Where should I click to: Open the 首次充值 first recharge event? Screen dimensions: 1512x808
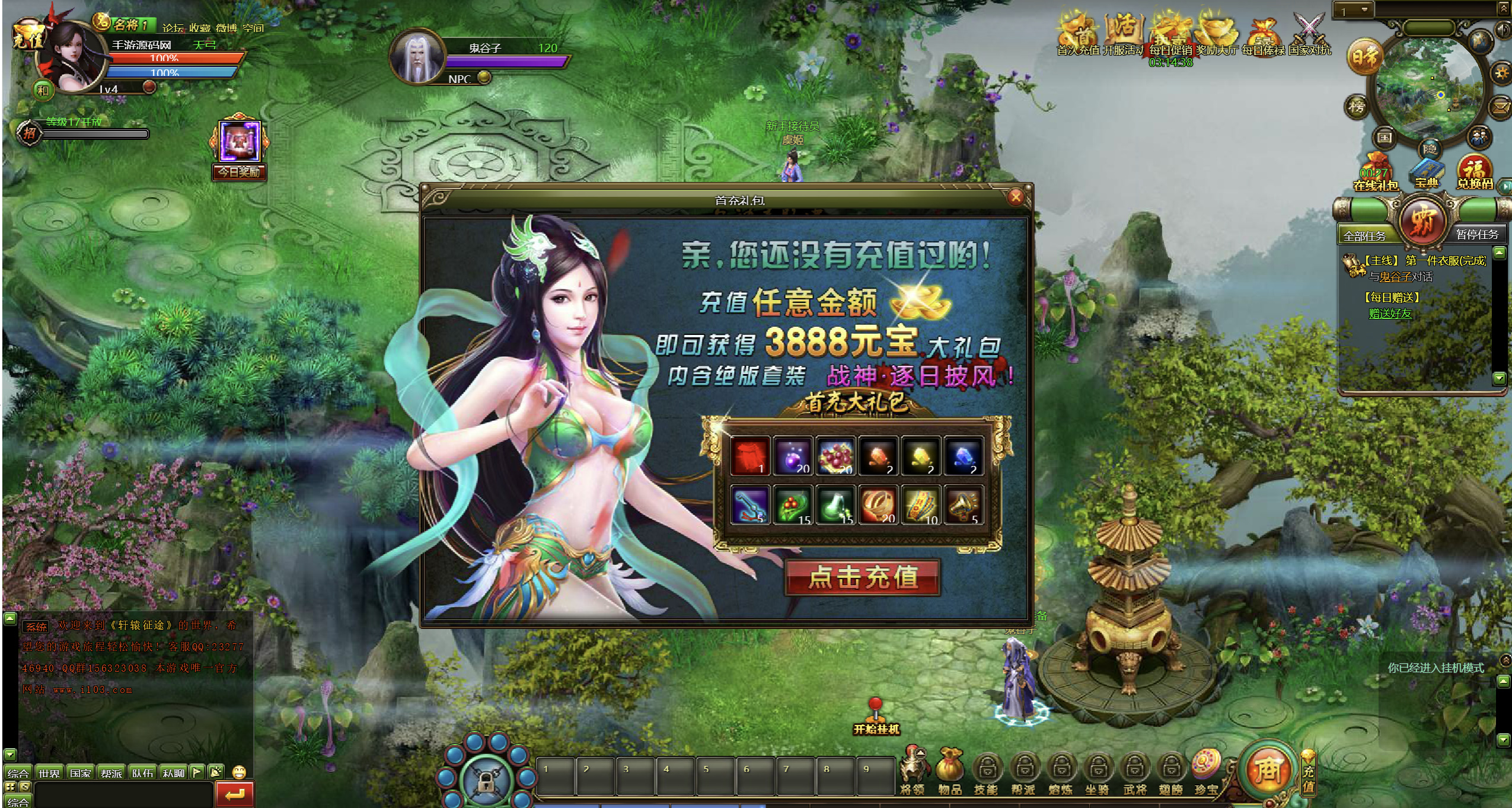tap(1079, 36)
